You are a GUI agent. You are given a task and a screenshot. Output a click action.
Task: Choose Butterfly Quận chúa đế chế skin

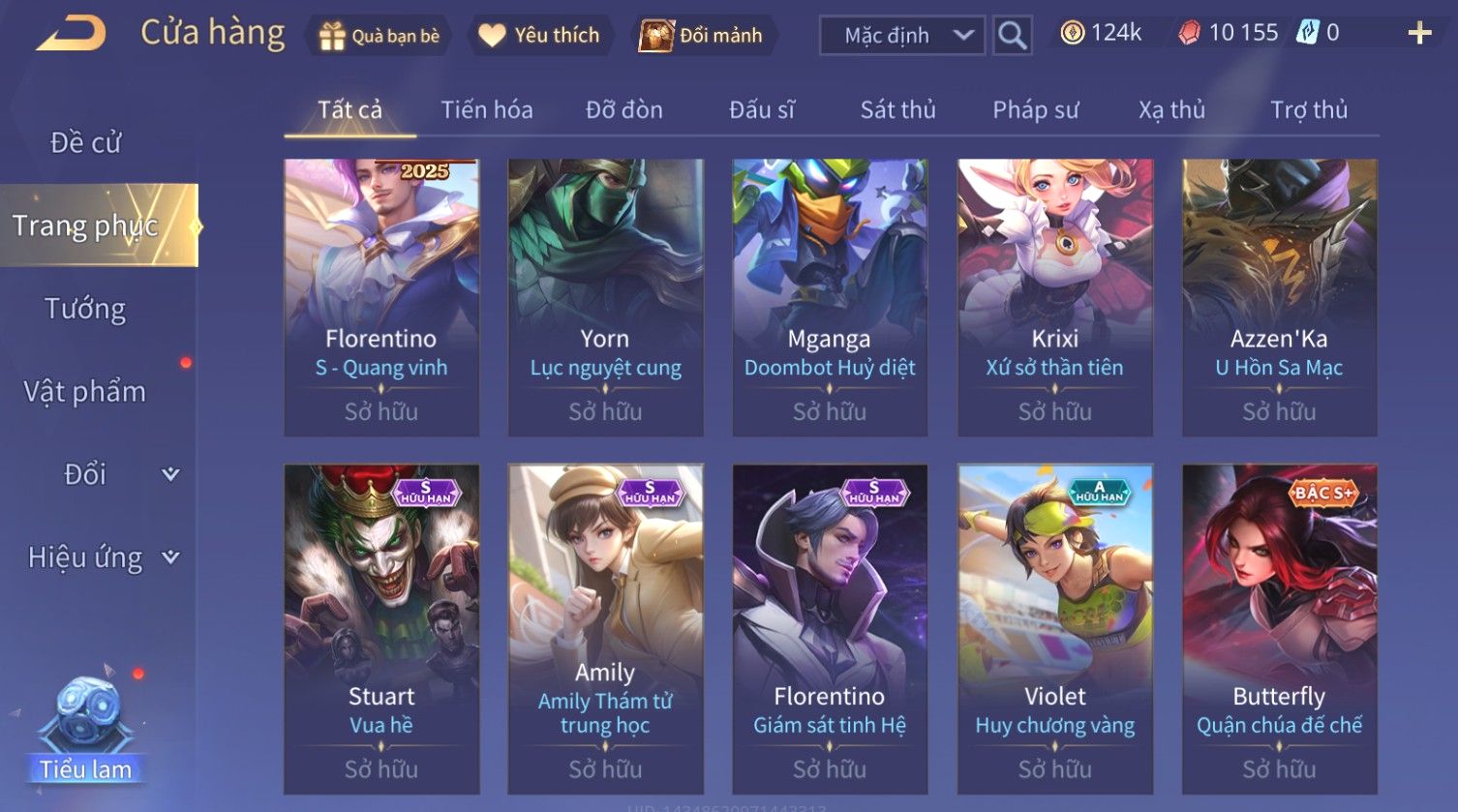point(1279,629)
